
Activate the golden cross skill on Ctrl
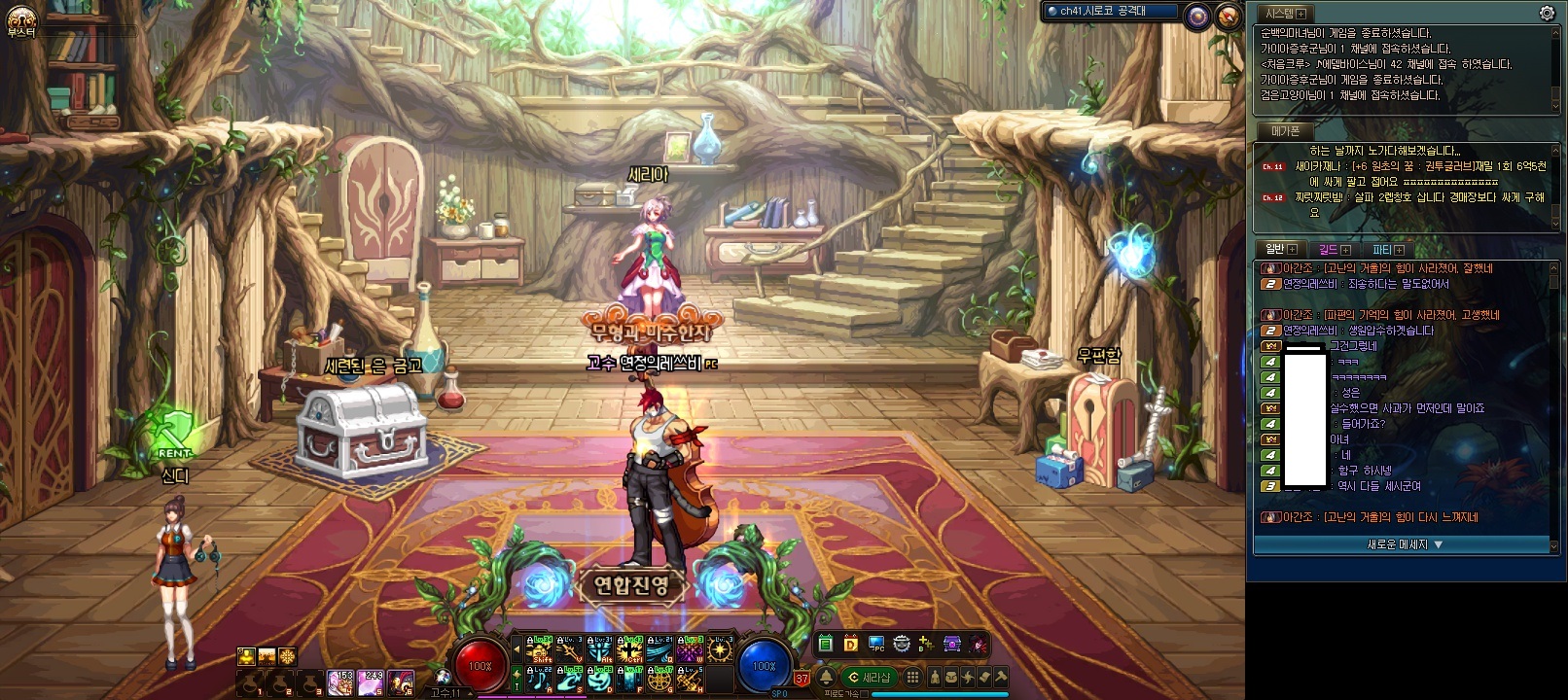coord(630,648)
